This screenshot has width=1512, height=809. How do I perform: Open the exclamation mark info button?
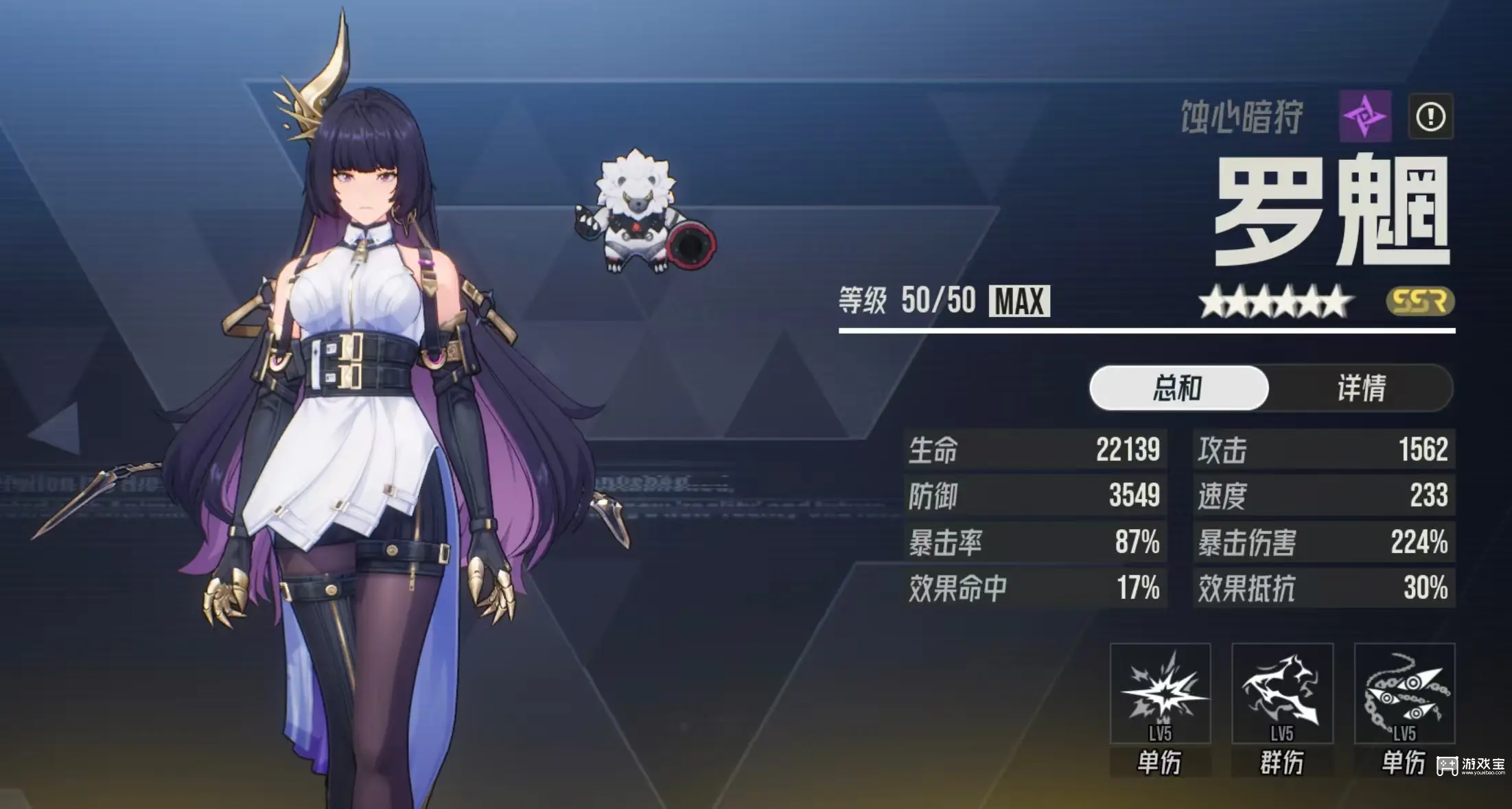tap(1430, 117)
